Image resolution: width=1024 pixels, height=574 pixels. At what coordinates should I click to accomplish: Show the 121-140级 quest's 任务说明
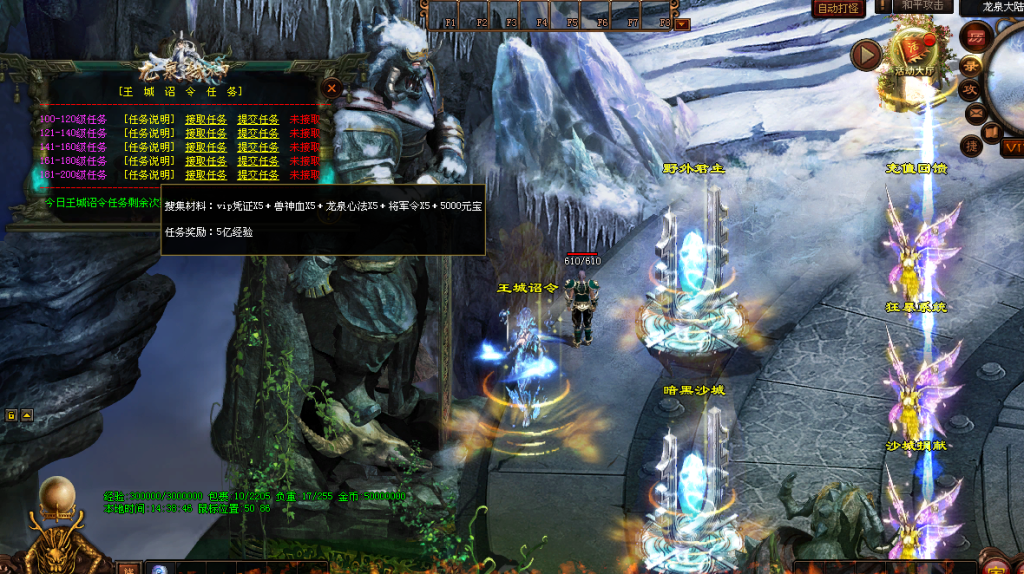[x=149, y=133]
